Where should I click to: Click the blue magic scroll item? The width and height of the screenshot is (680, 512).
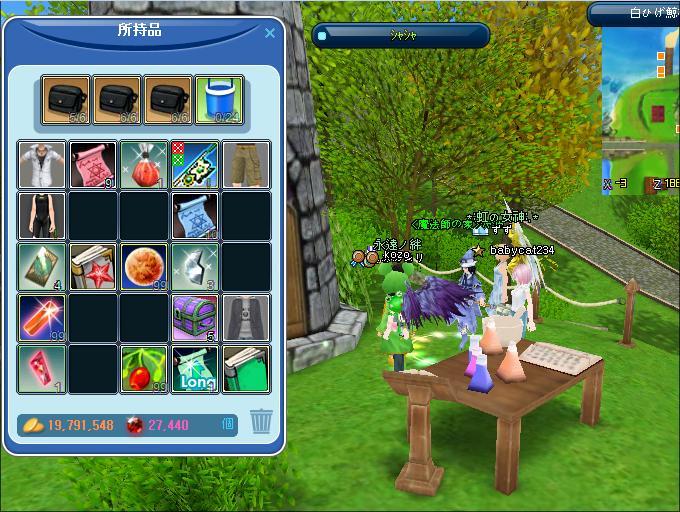(195, 216)
